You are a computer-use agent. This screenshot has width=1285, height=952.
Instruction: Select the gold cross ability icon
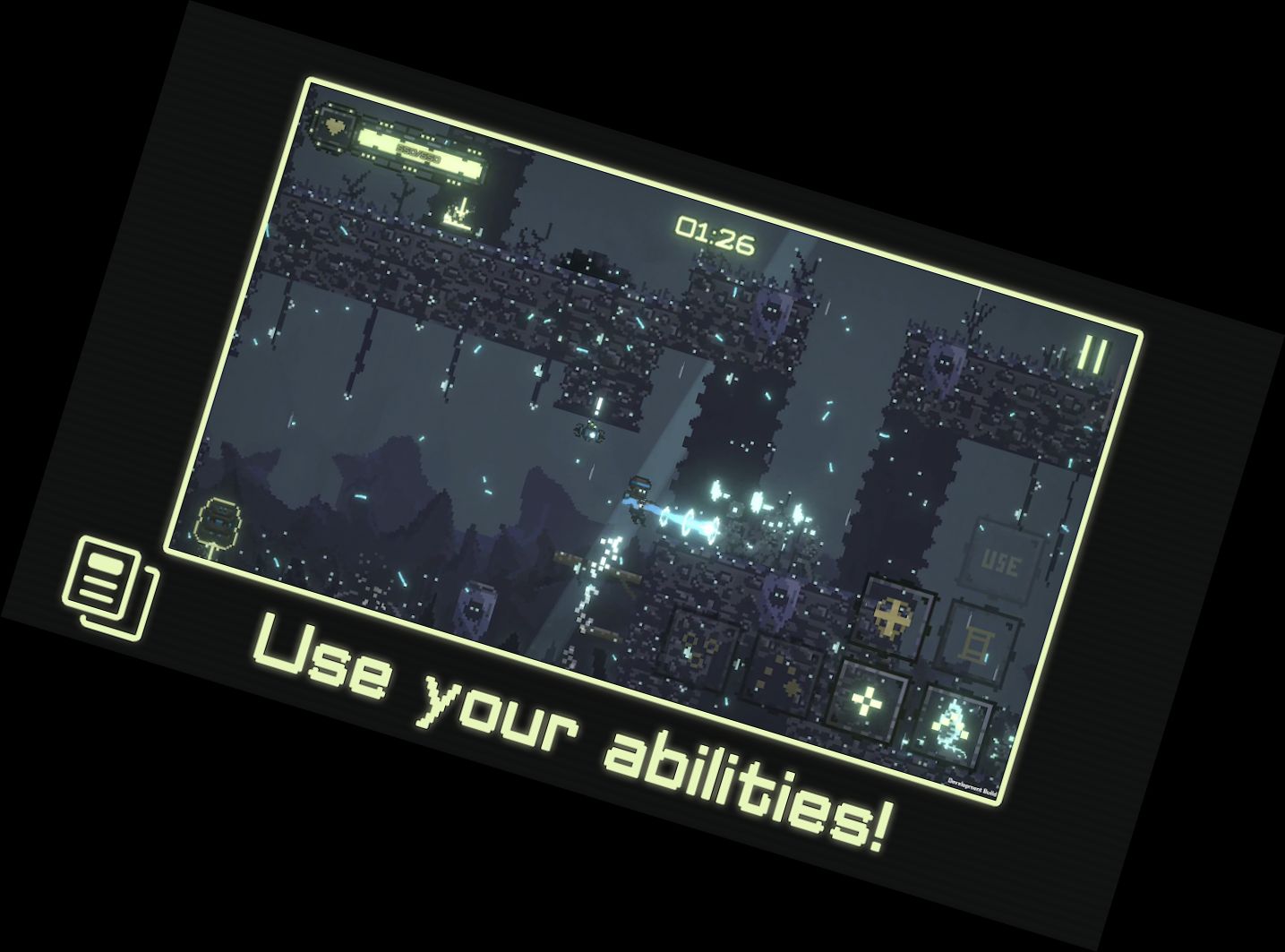[892, 615]
